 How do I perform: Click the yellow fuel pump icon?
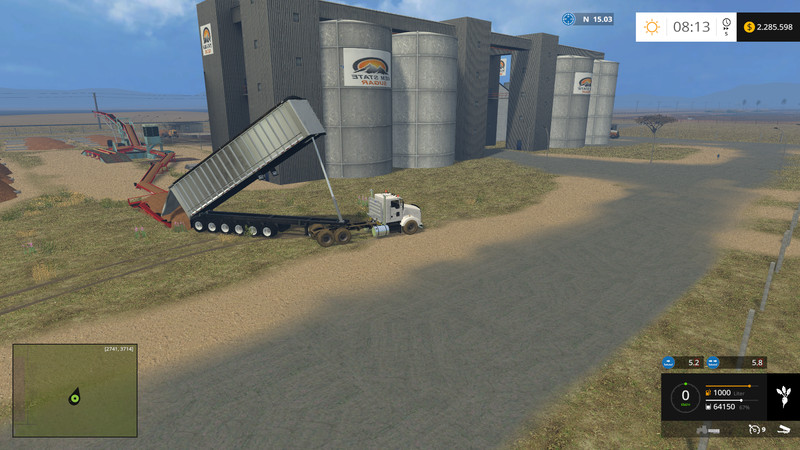click(709, 393)
